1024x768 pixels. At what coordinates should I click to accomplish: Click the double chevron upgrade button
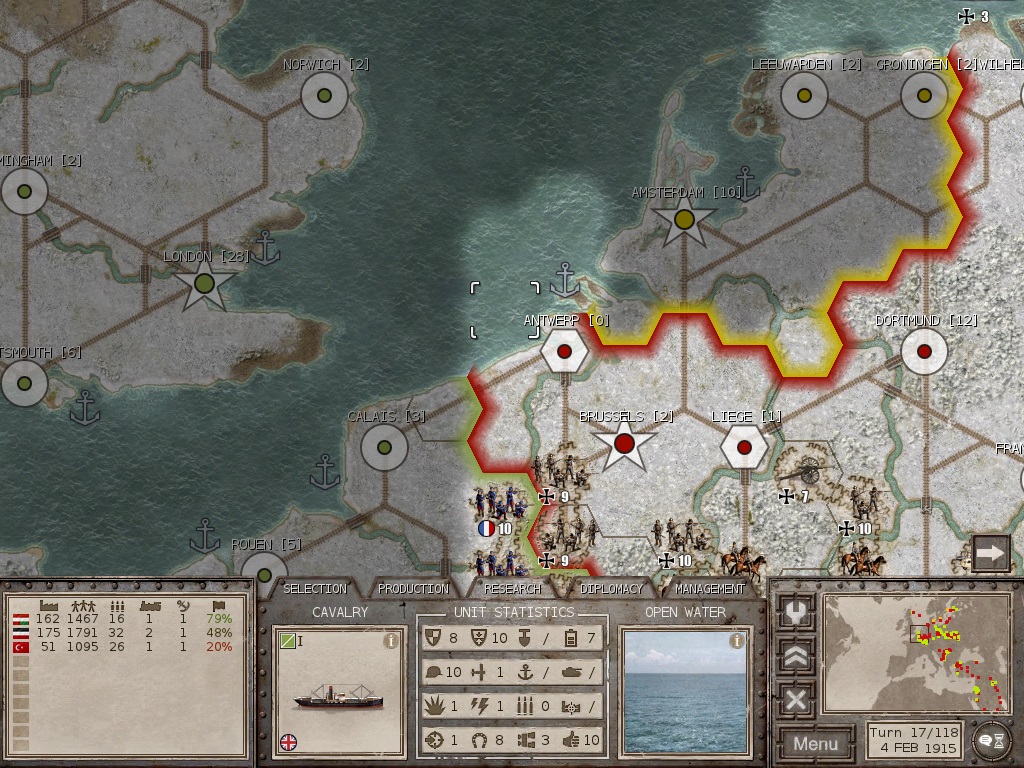pos(796,656)
